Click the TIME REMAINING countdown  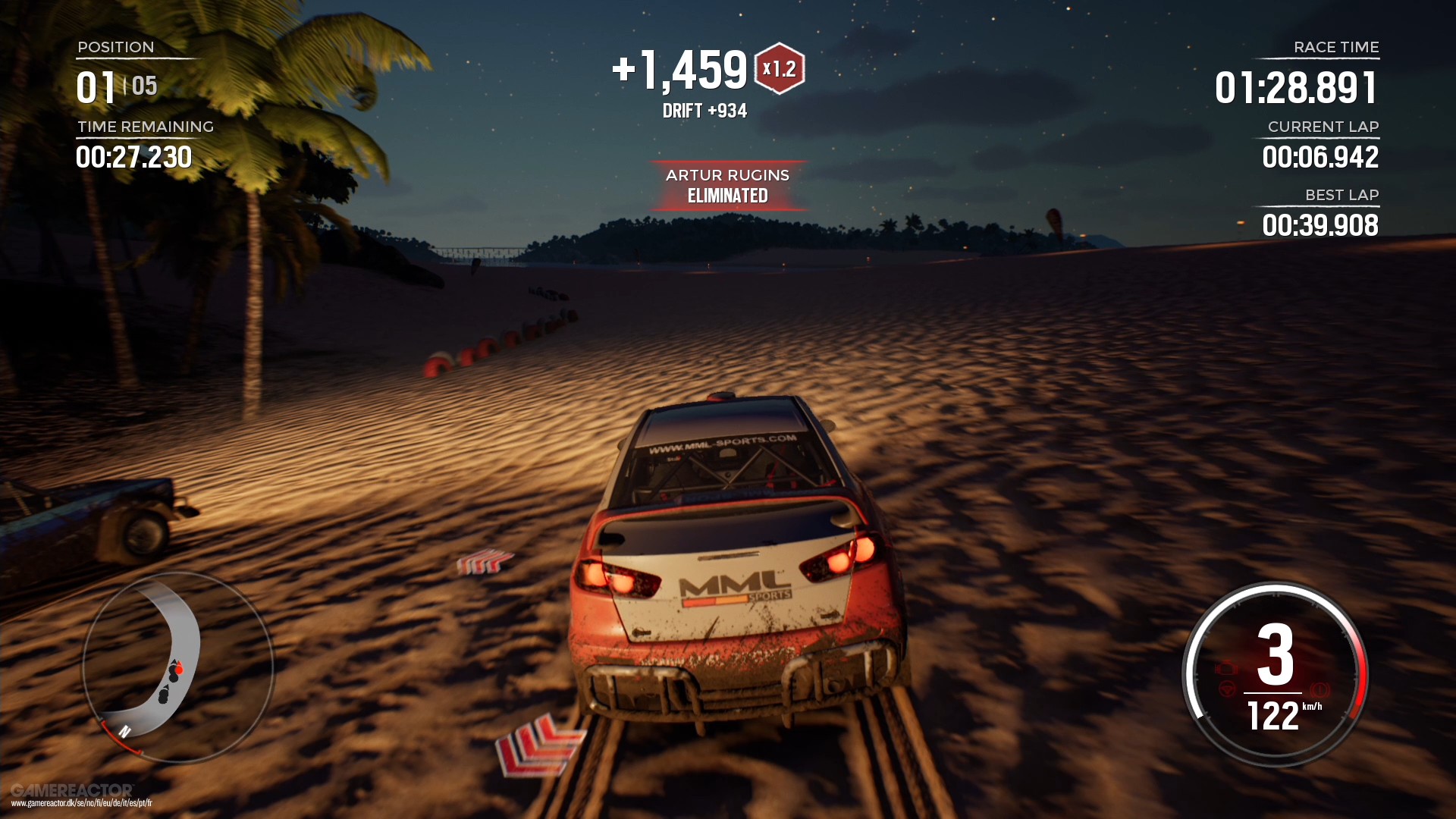tap(134, 157)
